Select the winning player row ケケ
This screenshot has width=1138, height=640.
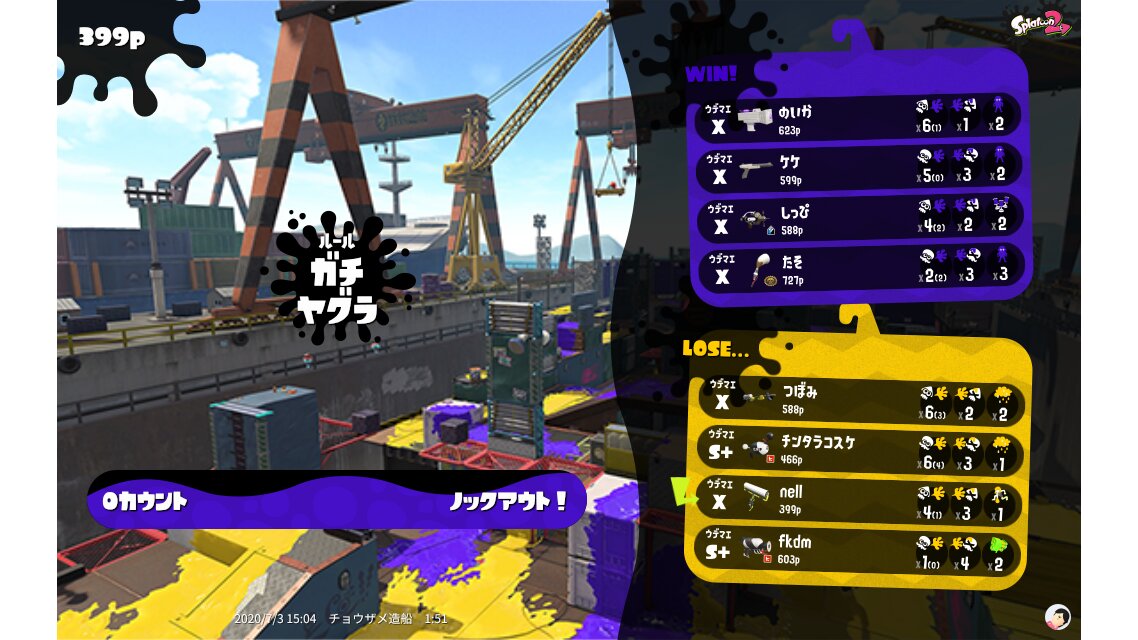[858, 168]
